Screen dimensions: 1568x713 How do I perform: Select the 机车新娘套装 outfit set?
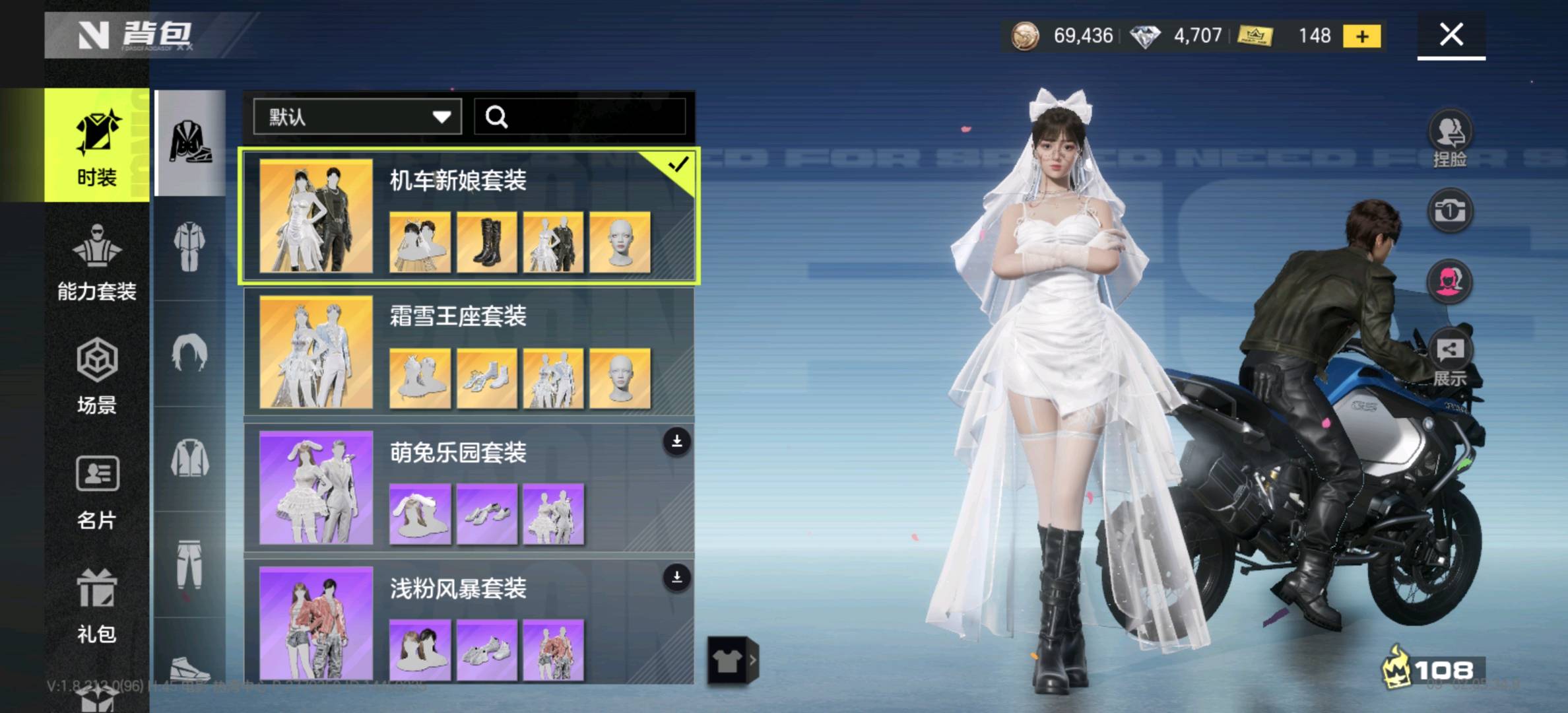469,216
